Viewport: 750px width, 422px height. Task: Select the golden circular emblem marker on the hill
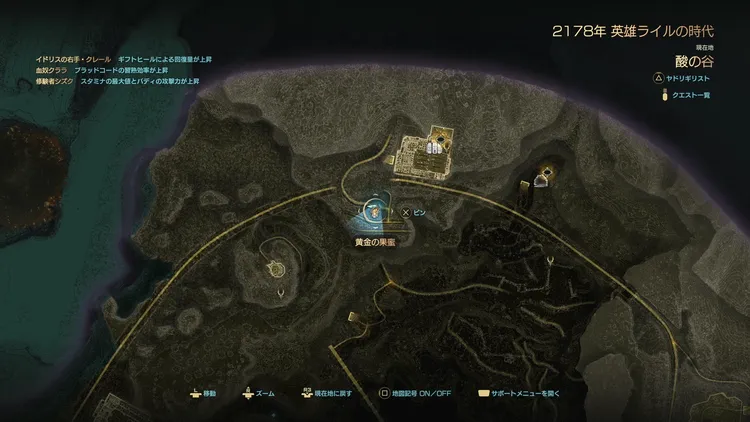pos(275,268)
